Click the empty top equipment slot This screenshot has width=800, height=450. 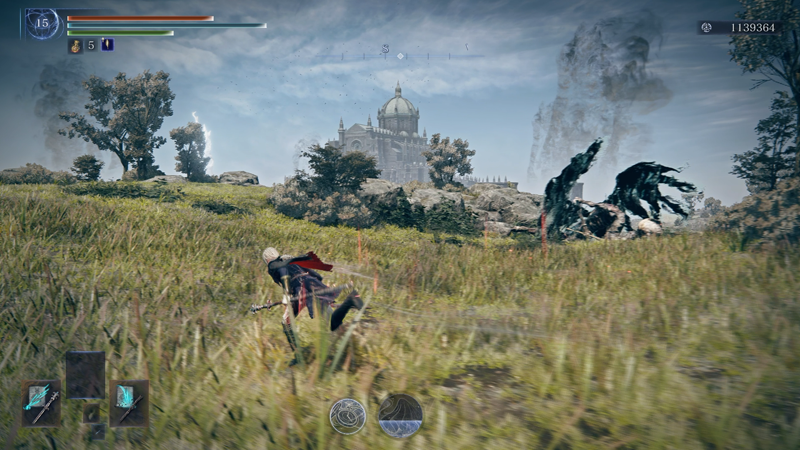[x=85, y=375]
